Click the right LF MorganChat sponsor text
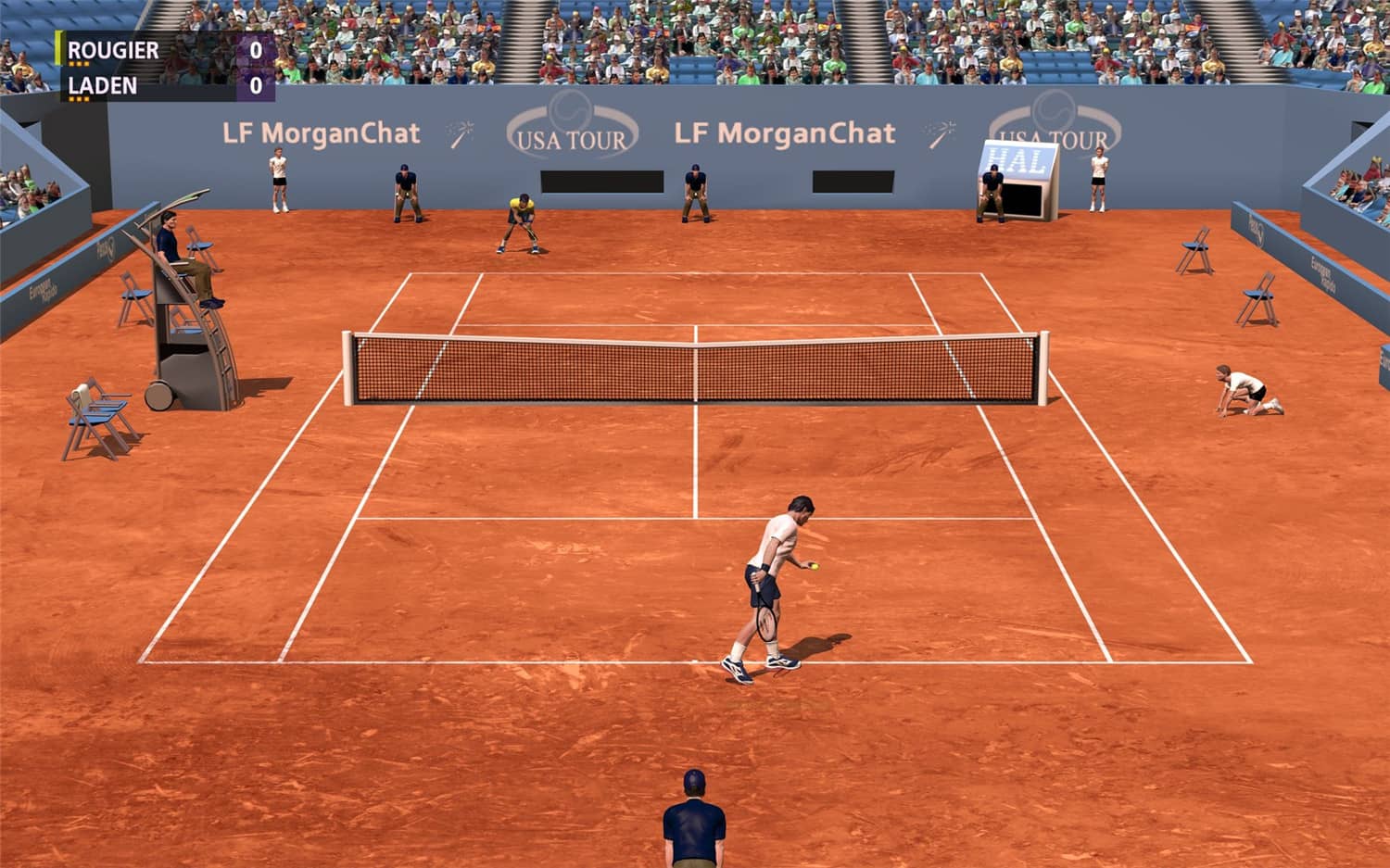1390x868 pixels. click(x=784, y=132)
